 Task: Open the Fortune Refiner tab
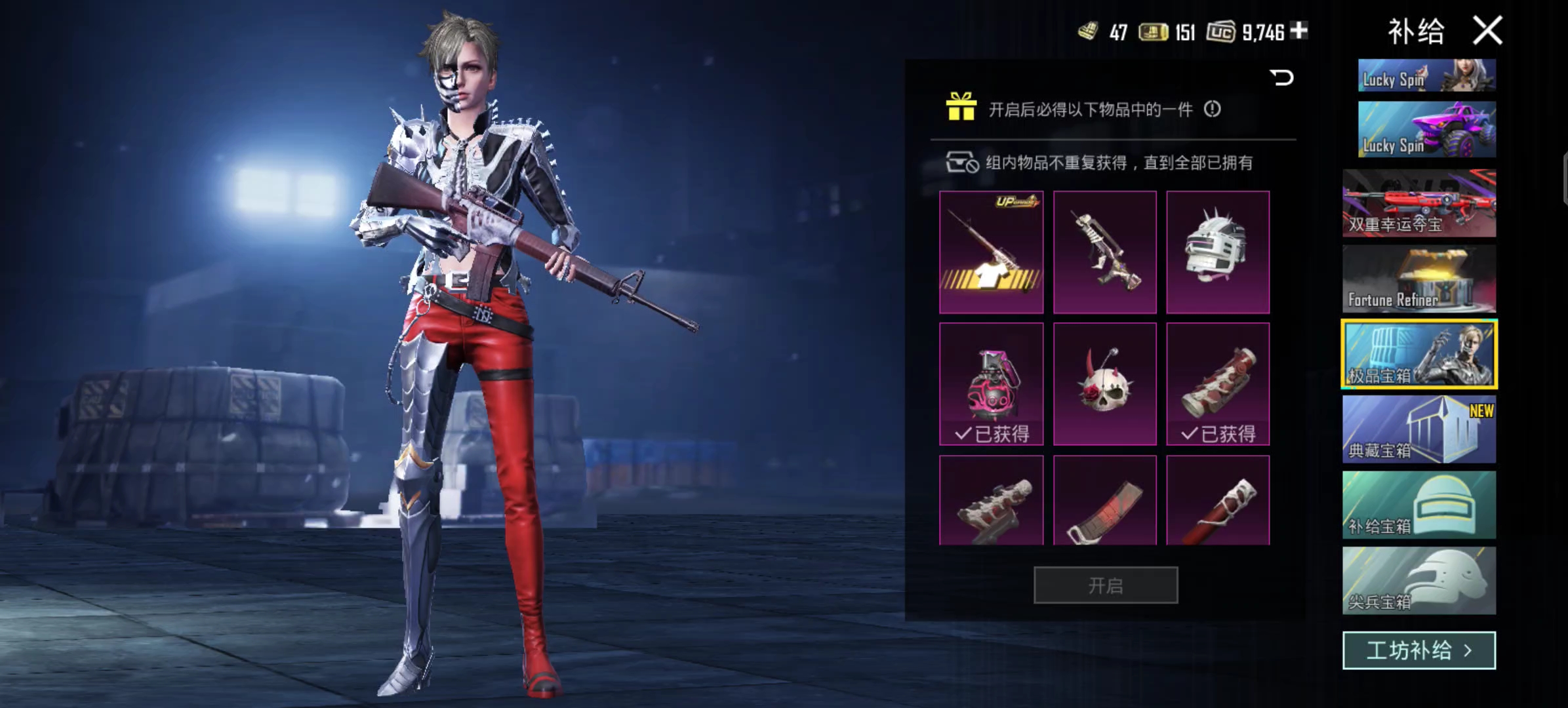click(1419, 279)
